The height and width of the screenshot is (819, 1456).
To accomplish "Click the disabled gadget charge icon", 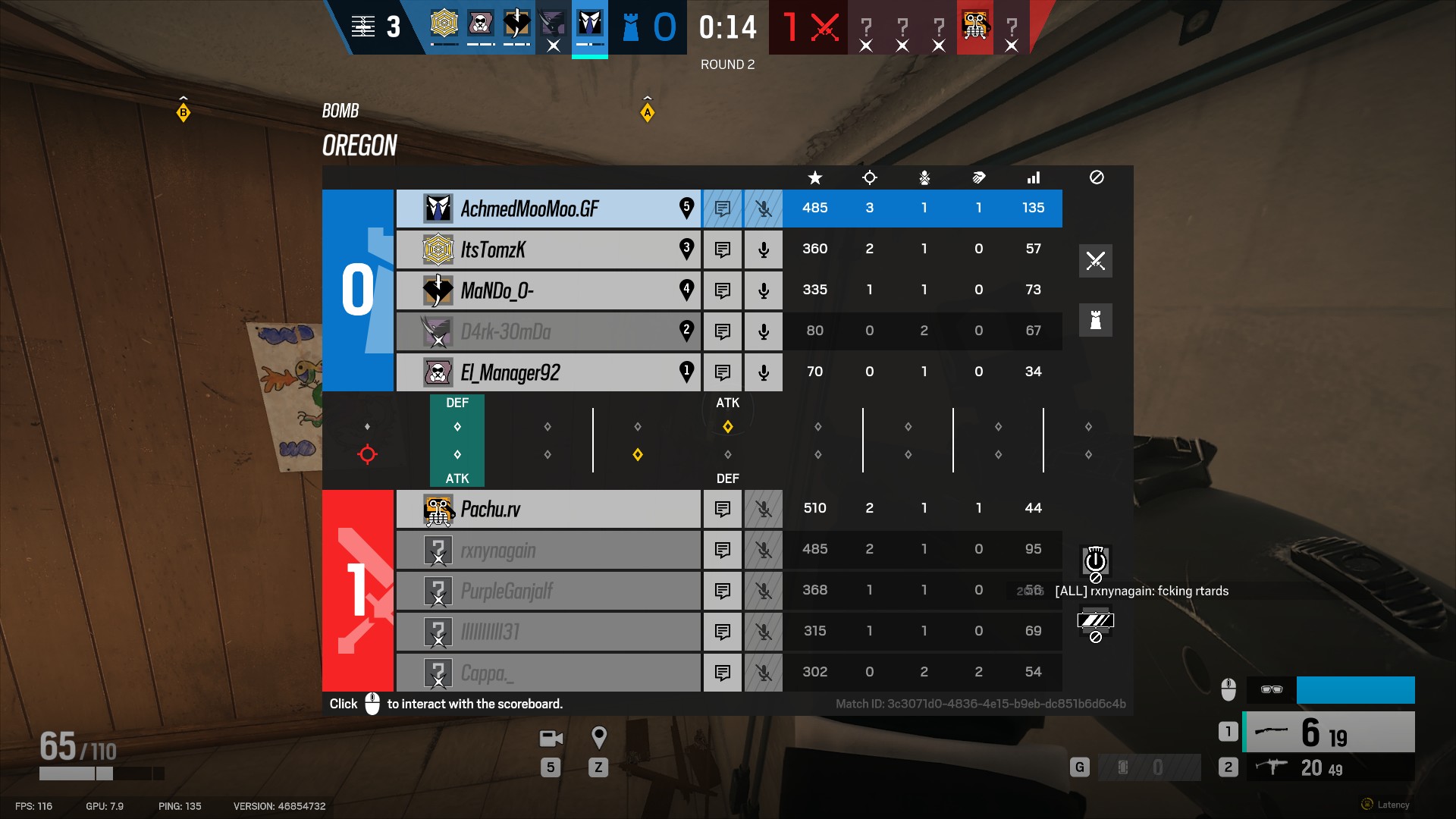I will coord(1095,562).
